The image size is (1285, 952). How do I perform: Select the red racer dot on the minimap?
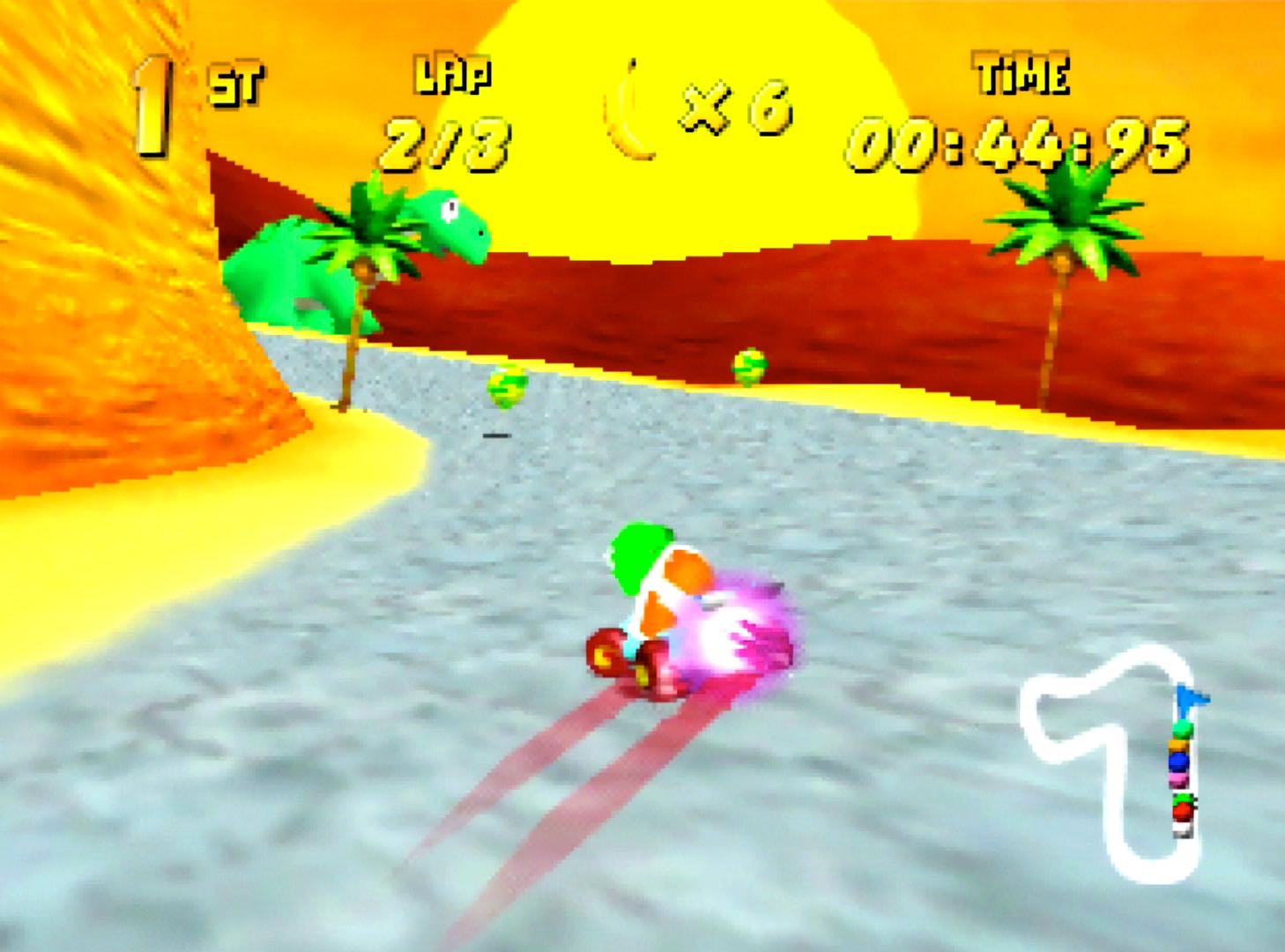tap(1182, 811)
